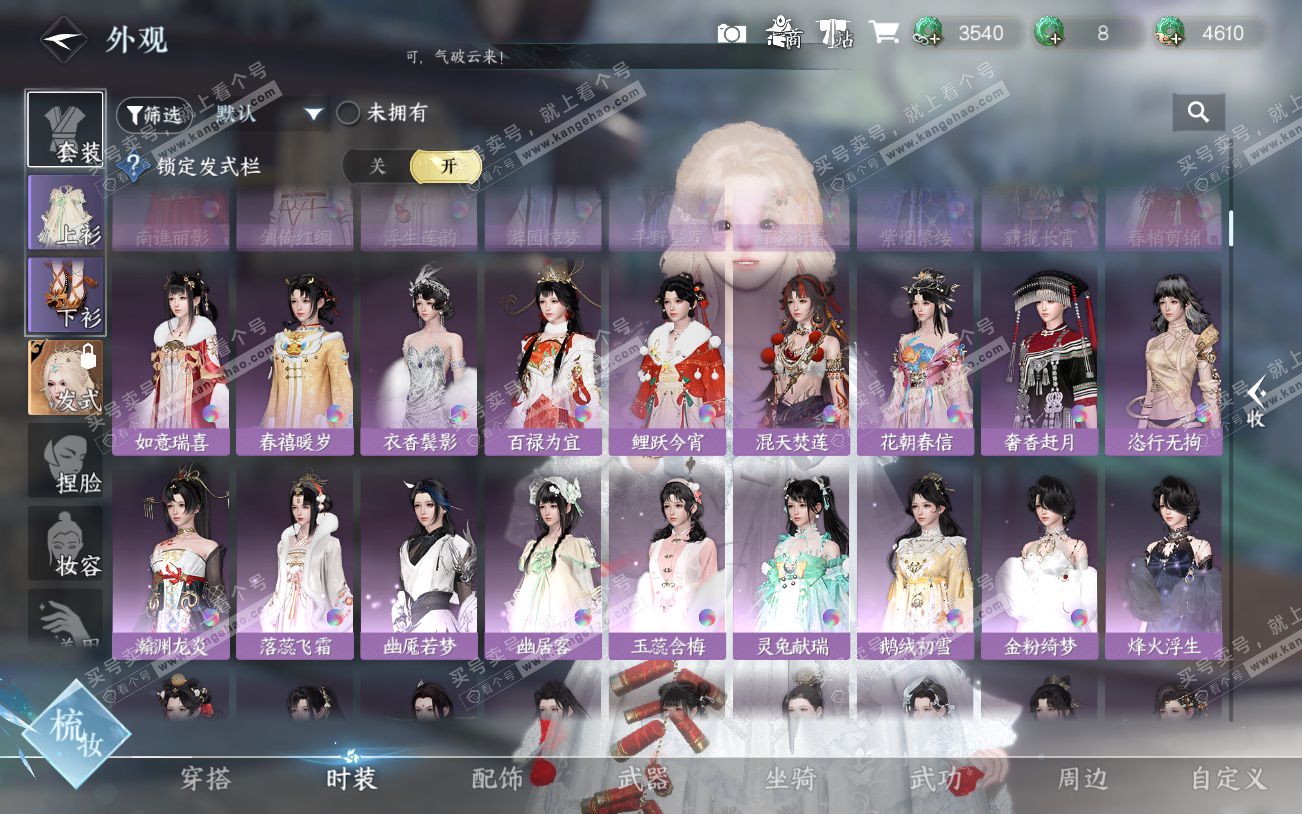Switch to the 穿搭 bottom tab
Screen dimensions: 1302x814
205,779
